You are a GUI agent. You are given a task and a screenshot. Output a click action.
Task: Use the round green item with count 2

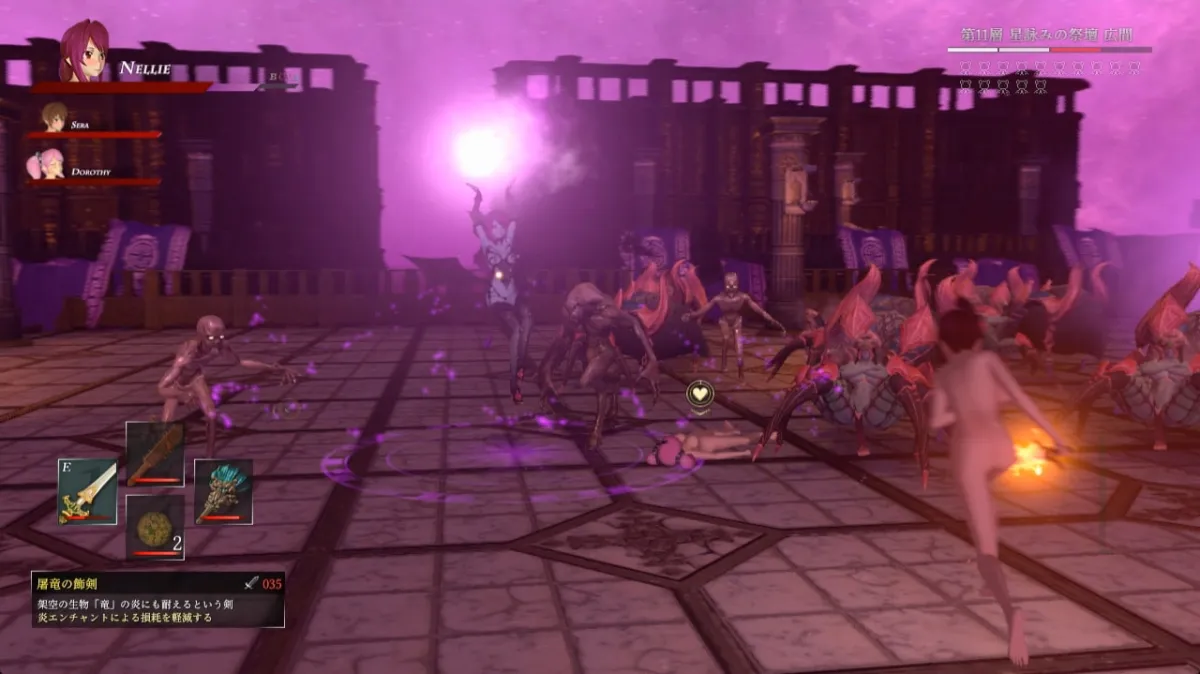click(x=155, y=526)
